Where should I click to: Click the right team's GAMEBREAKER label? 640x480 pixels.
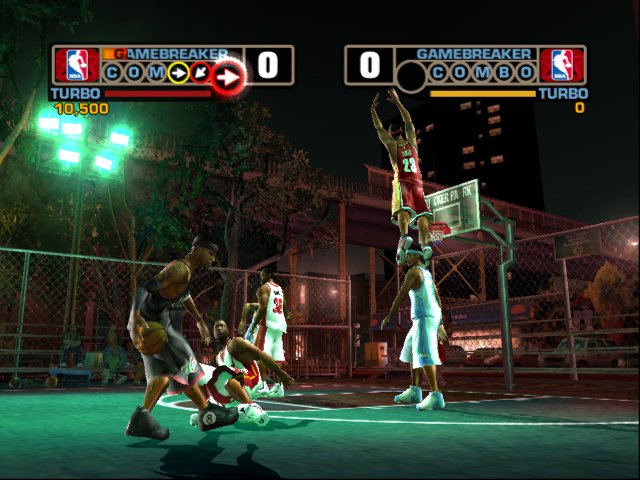474,53
